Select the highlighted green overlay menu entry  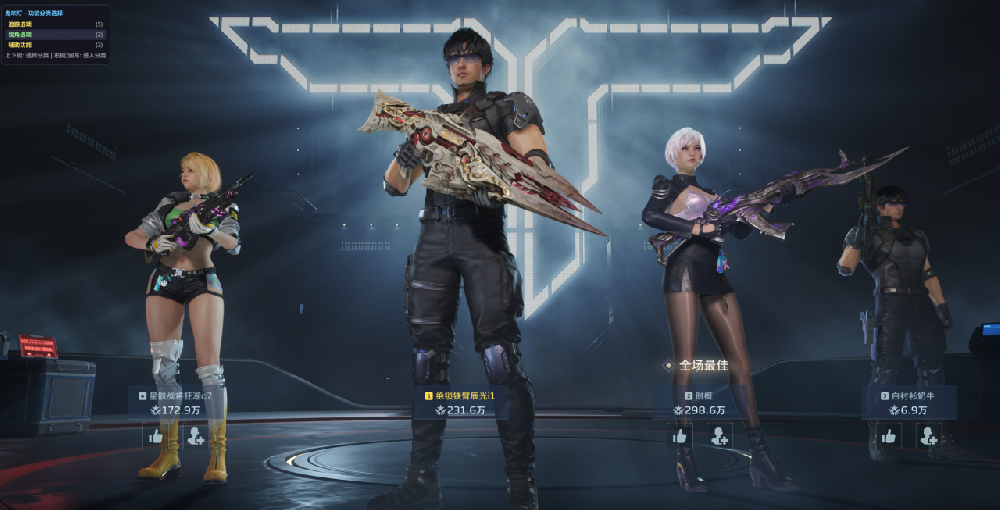click(55, 34)
